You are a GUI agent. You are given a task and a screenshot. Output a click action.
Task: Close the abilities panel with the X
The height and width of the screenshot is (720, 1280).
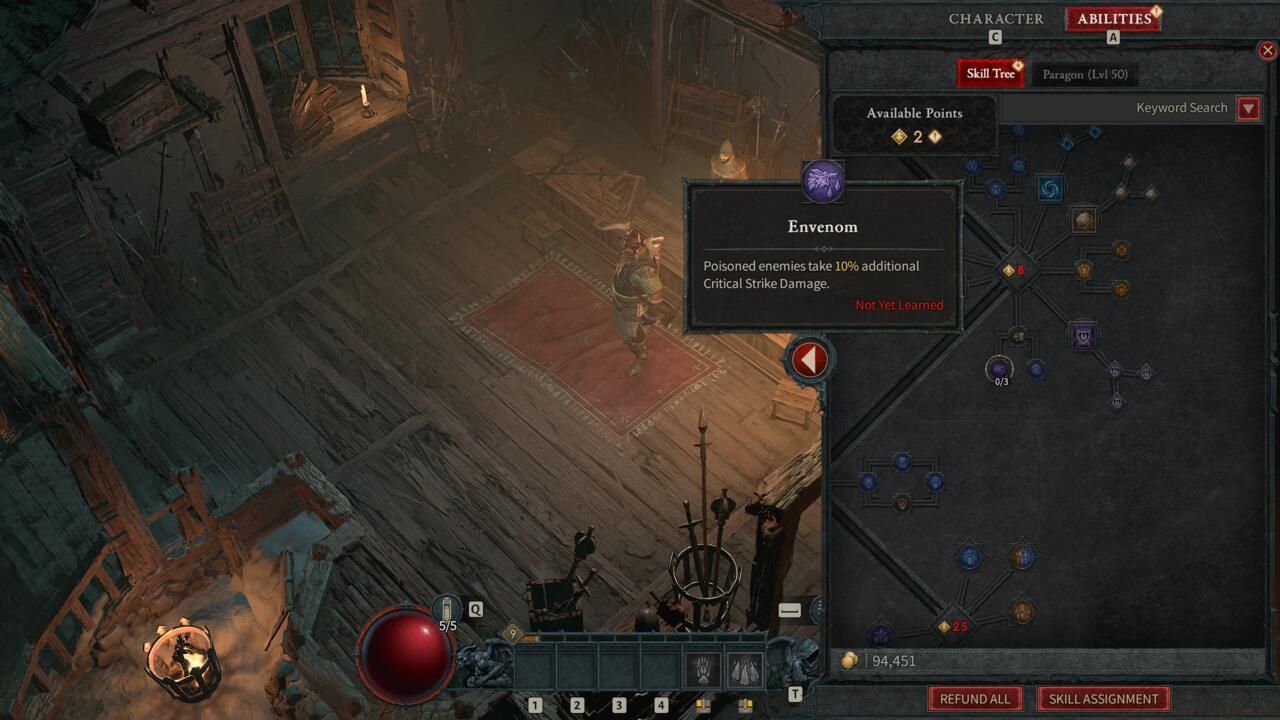tap(1267, 50)
